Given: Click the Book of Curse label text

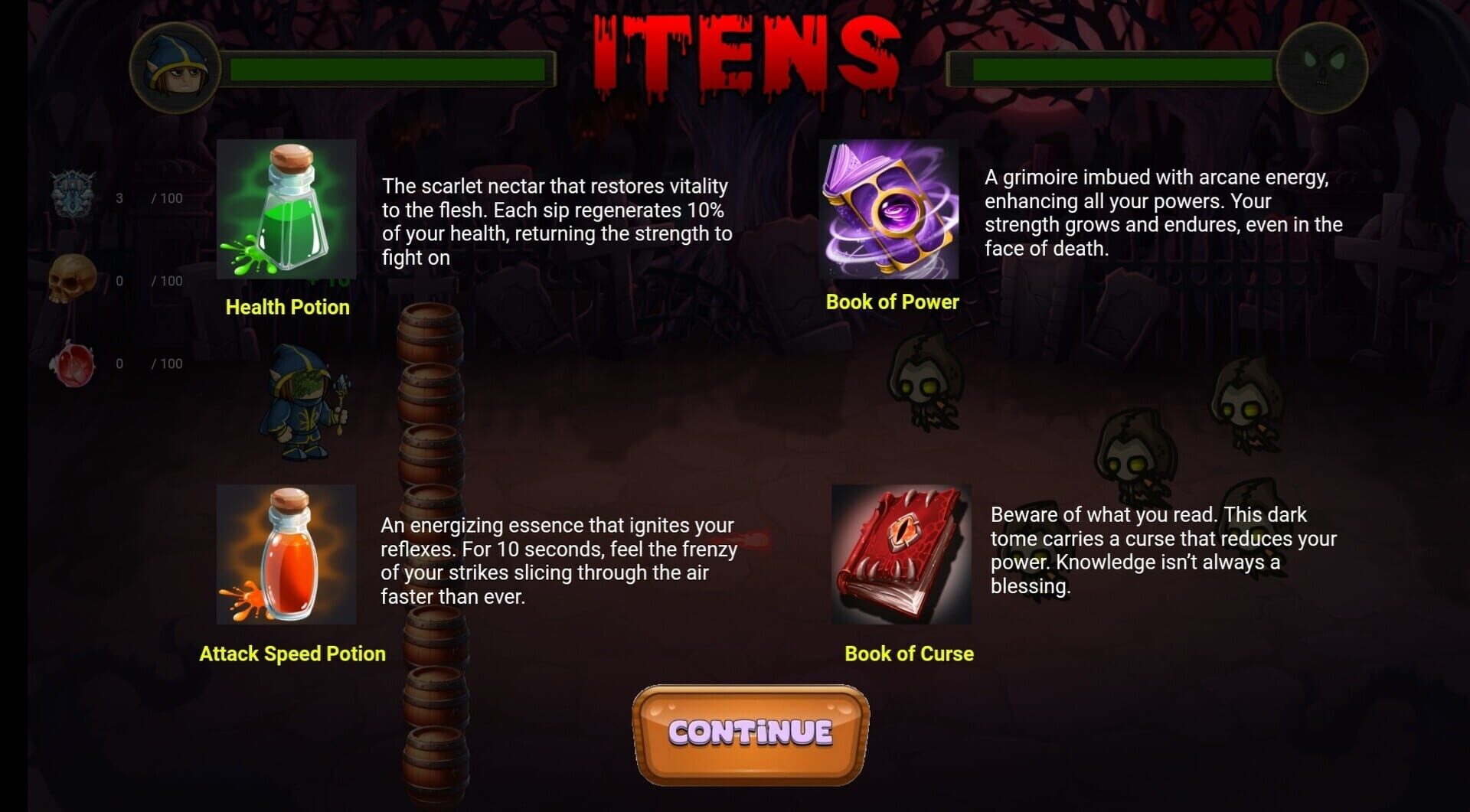Looking at the screenshot, I should tap(908, 654).
